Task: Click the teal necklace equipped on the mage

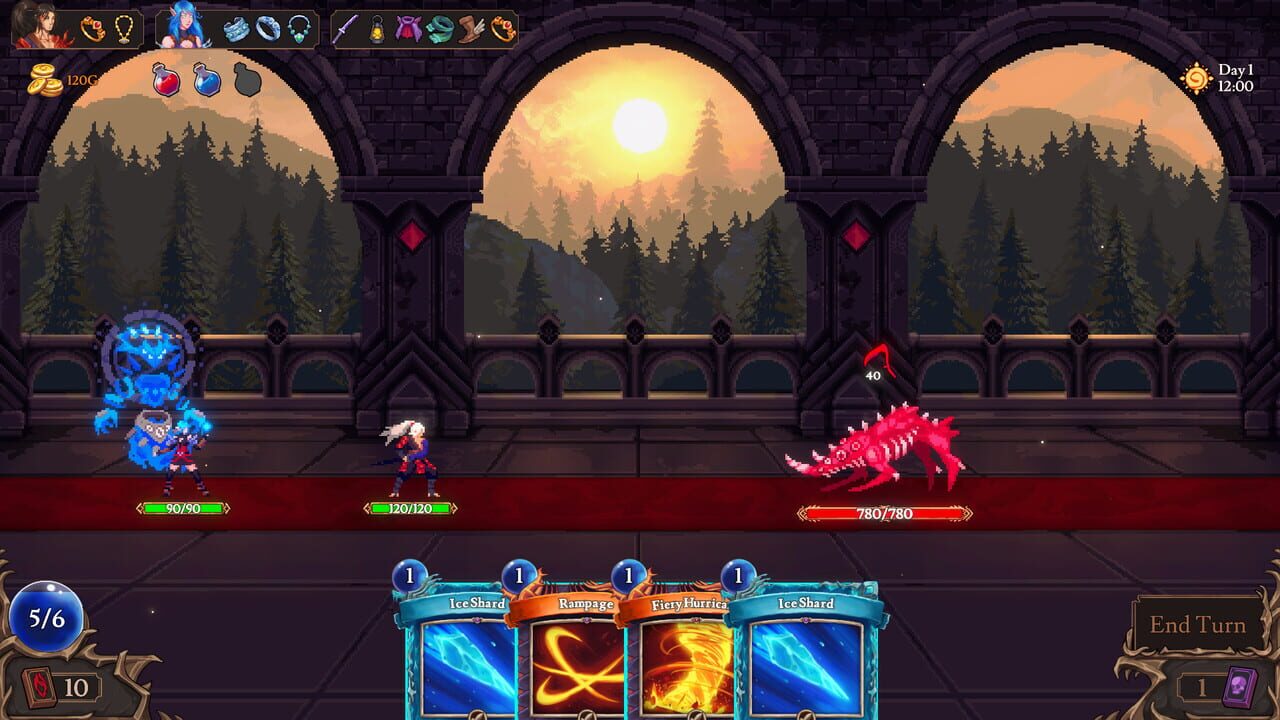Action: pos(298,28)
